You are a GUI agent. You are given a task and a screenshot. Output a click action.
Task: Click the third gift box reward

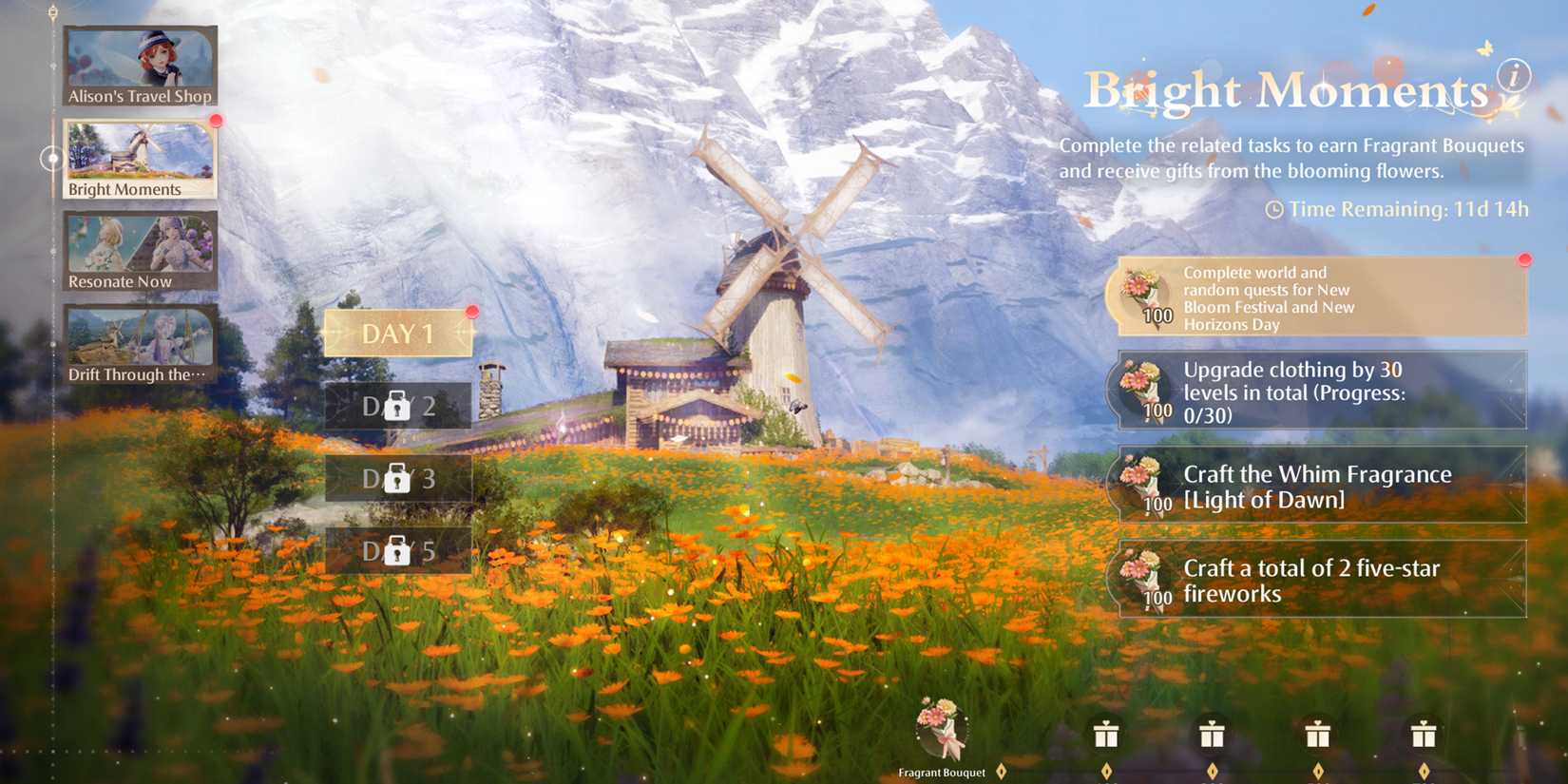click(1316, 735)
